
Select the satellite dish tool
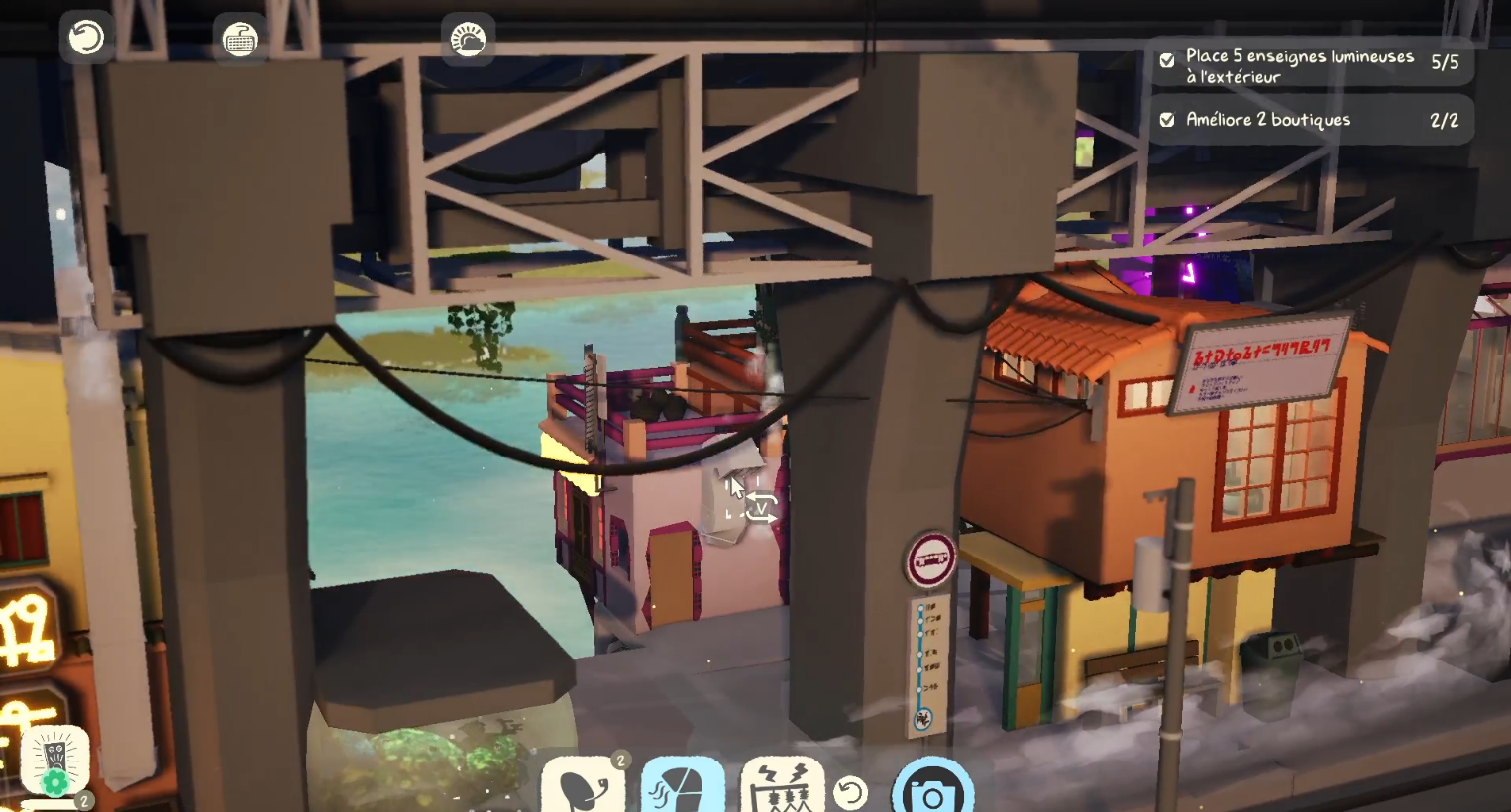584,788
